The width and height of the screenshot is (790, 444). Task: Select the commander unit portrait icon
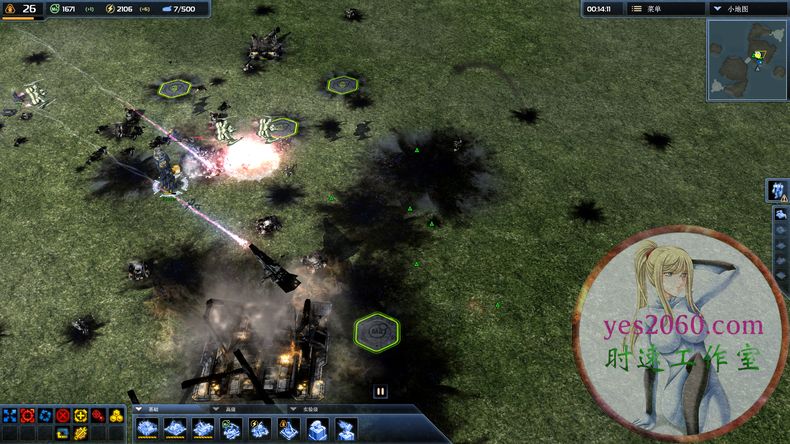(777, 190)
